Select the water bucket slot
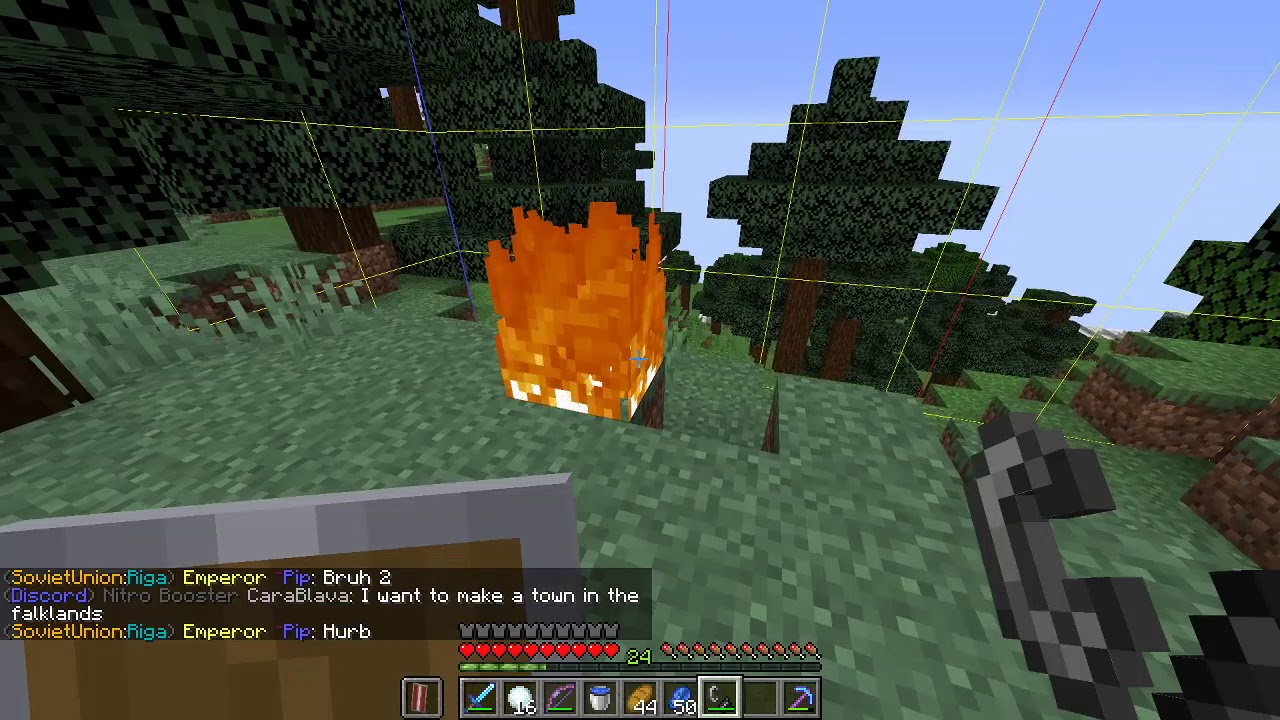1280x720 pixels. click(600, 697)
